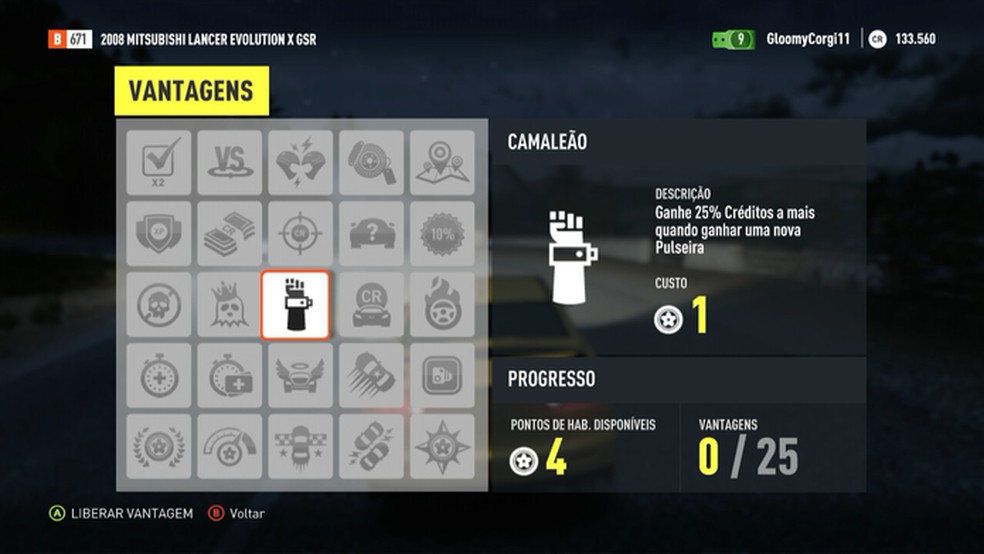Select the speed camera perk

point(442,375)
